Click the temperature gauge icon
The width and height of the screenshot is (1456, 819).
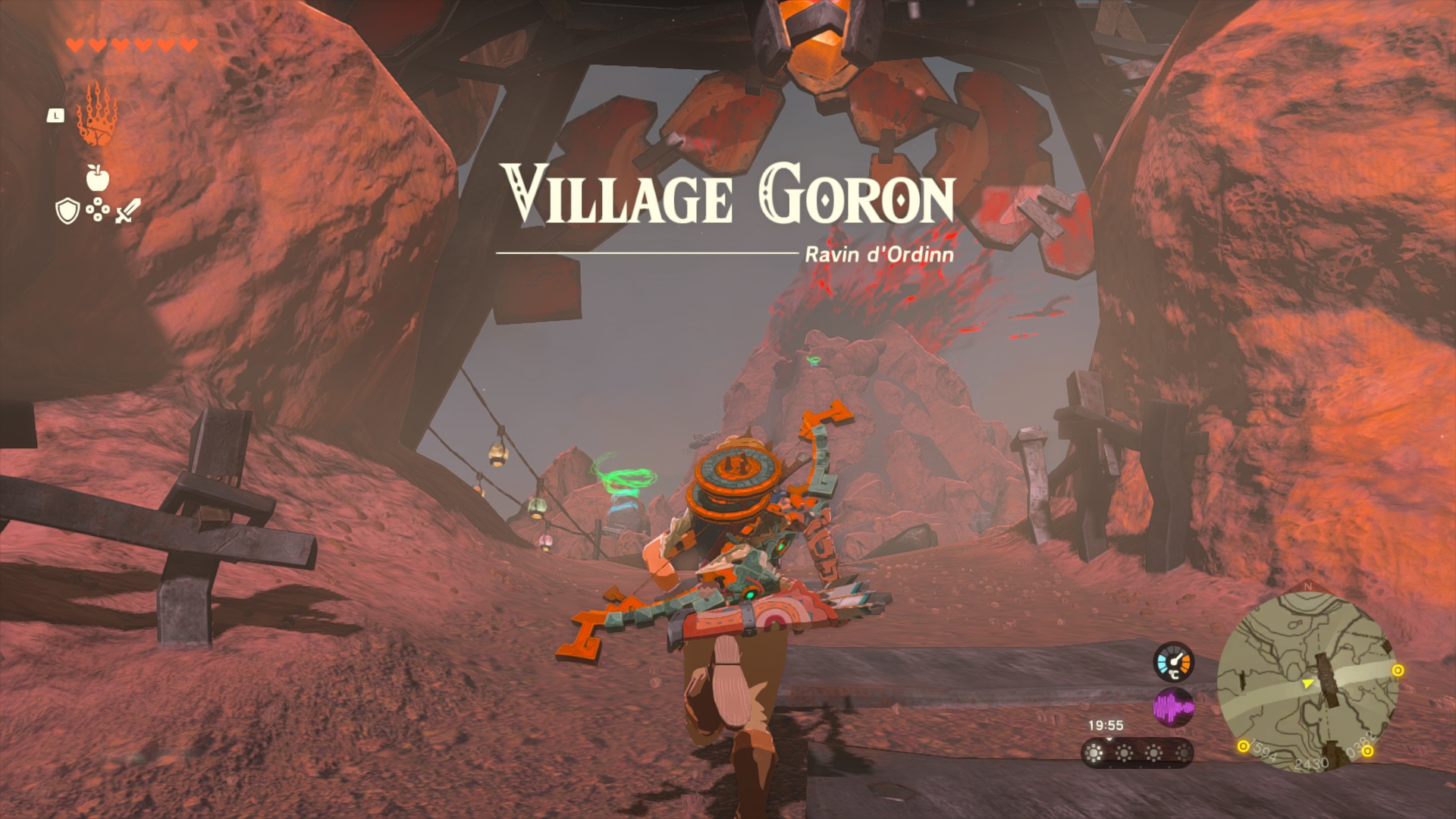pos(1173,662)
